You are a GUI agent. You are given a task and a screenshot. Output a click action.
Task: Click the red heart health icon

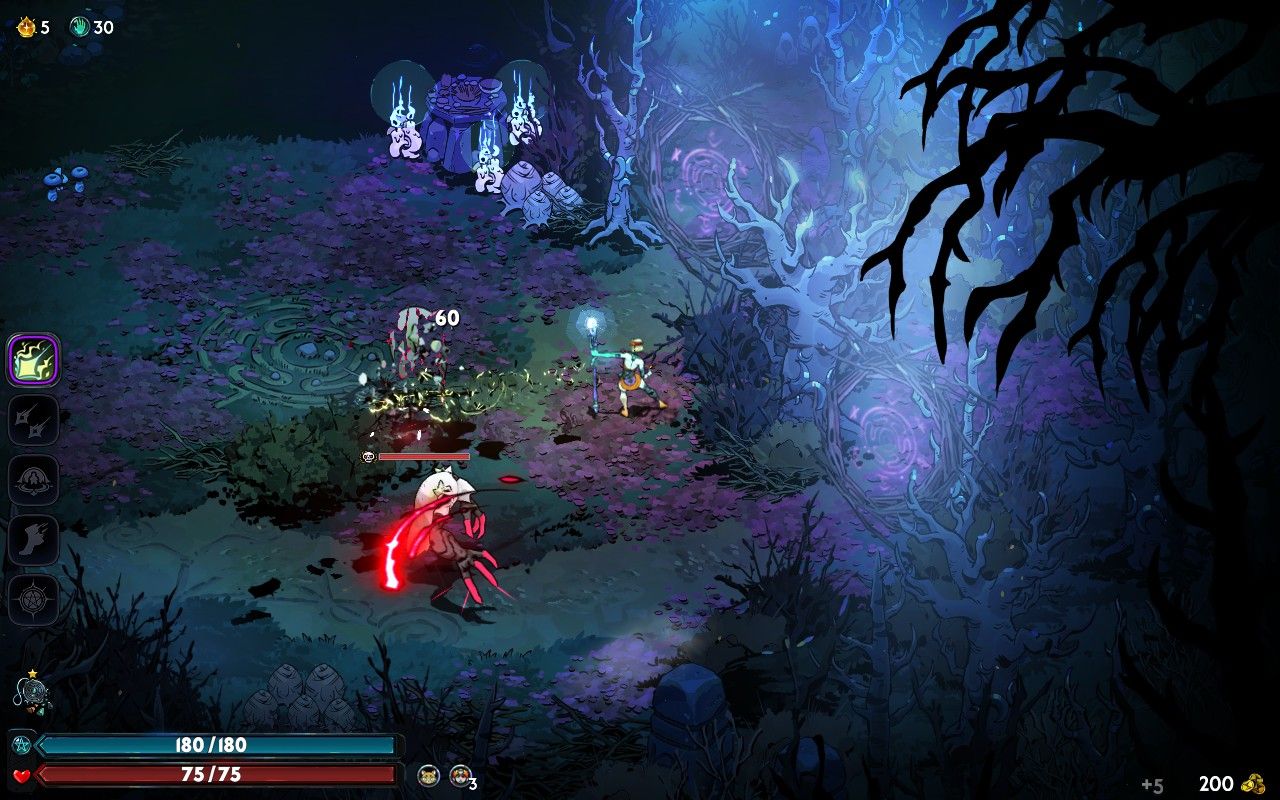tap(22, 775)
